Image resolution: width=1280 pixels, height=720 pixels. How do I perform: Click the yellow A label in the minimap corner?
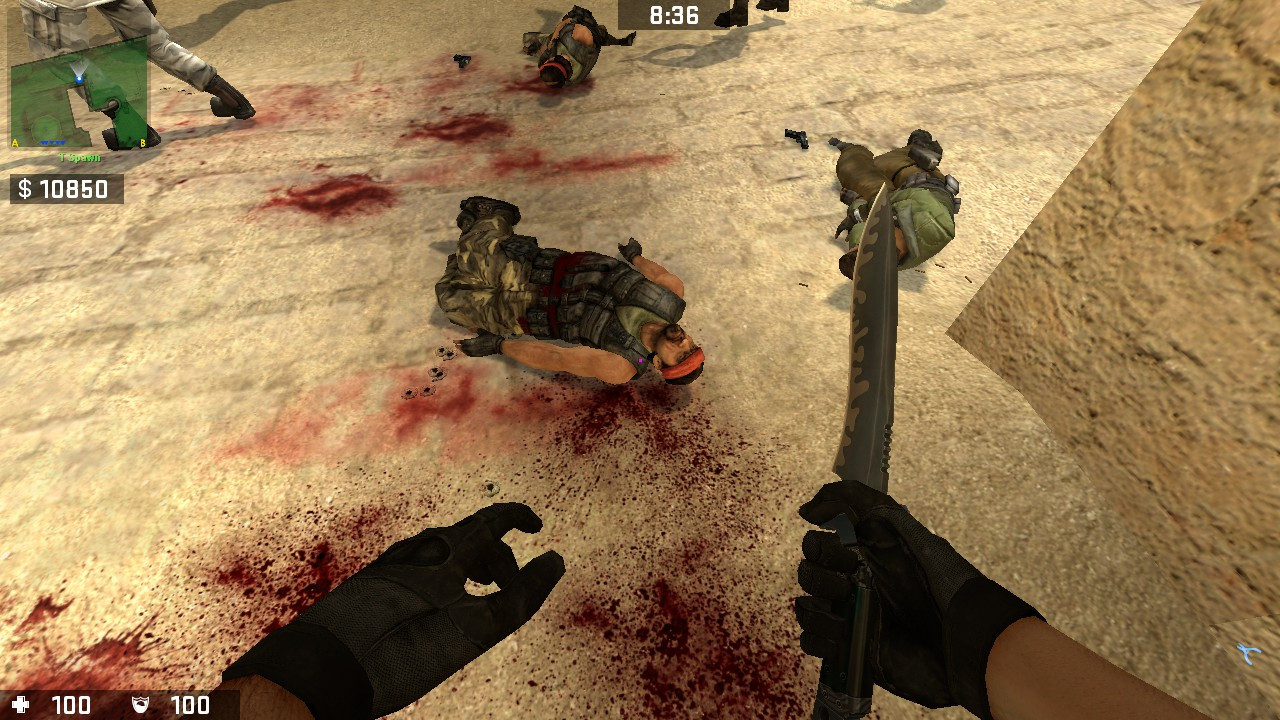point(14,141)
